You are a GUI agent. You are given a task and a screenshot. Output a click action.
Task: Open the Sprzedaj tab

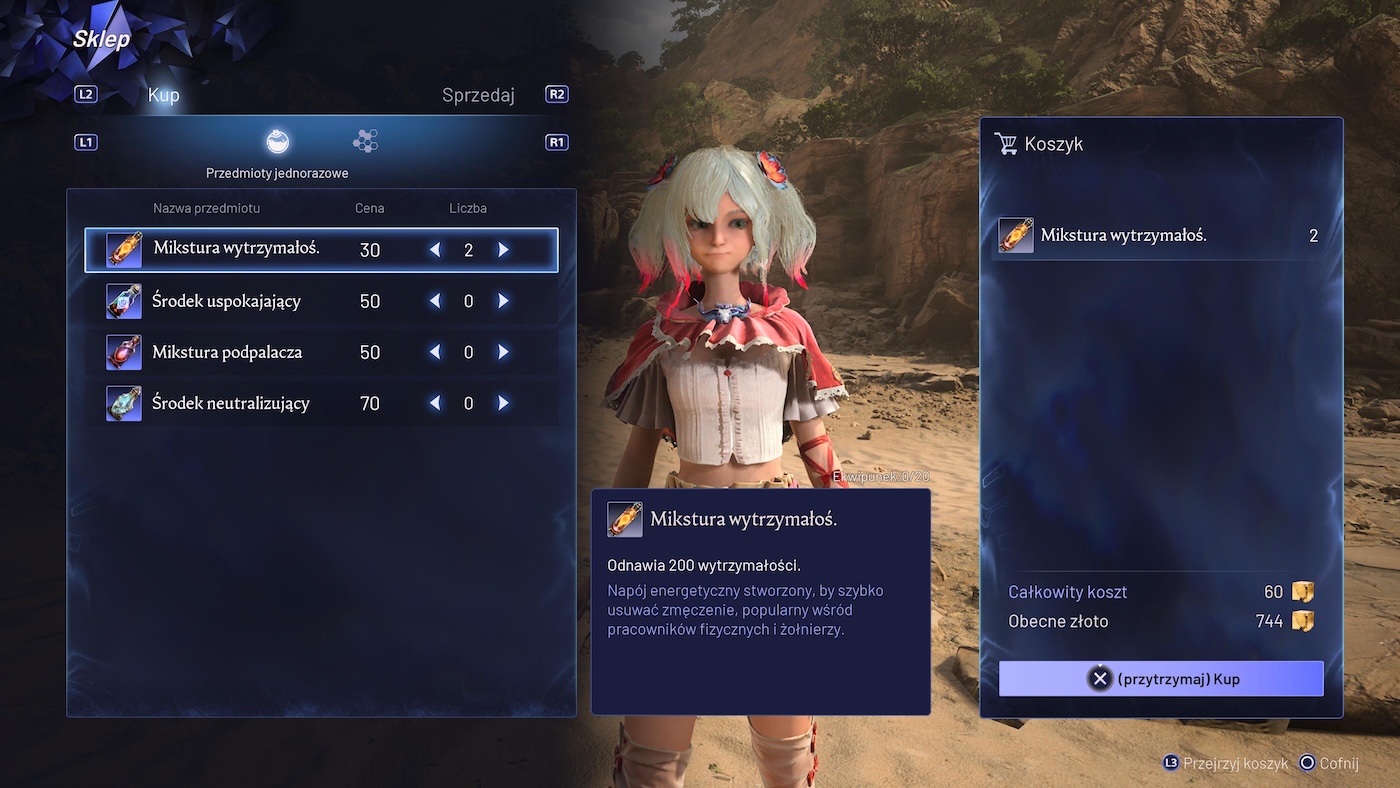[478, 95]
